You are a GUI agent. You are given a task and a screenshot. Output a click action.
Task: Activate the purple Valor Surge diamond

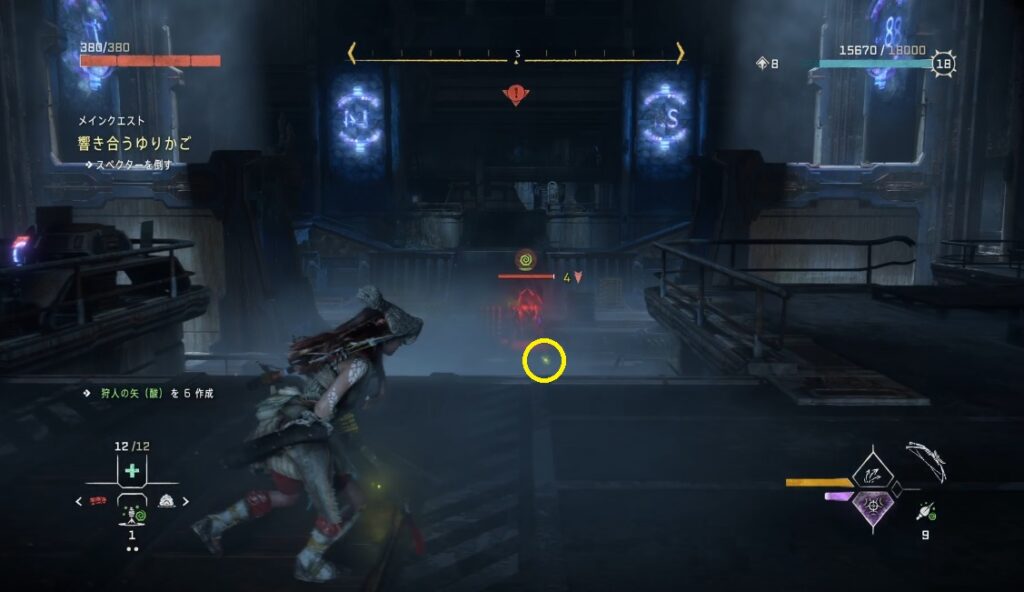coord(870,506)
